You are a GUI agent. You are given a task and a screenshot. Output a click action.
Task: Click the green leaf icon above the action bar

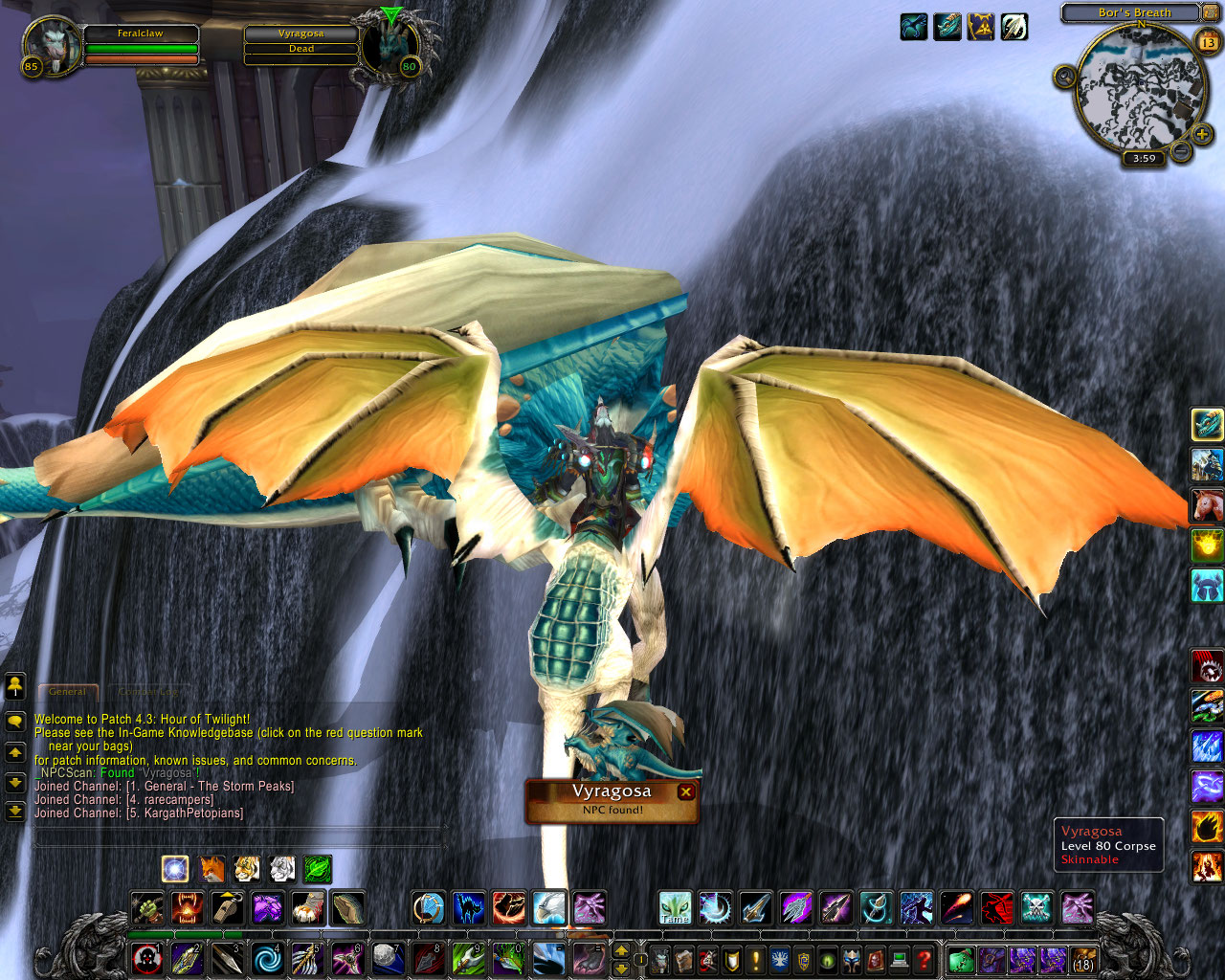pyautogui.click(x=316, y=869)
